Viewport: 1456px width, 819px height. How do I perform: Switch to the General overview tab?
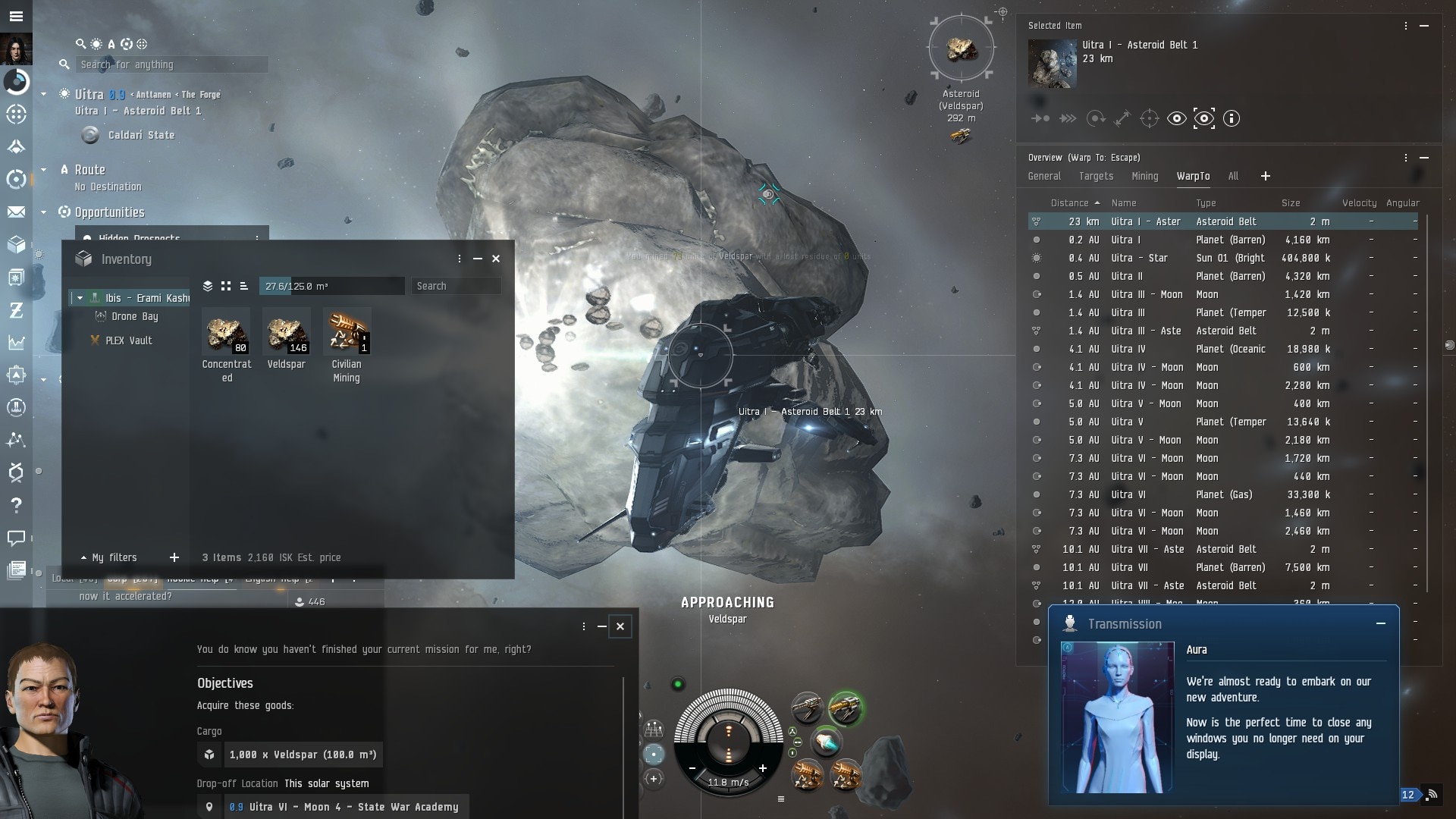1044,176
